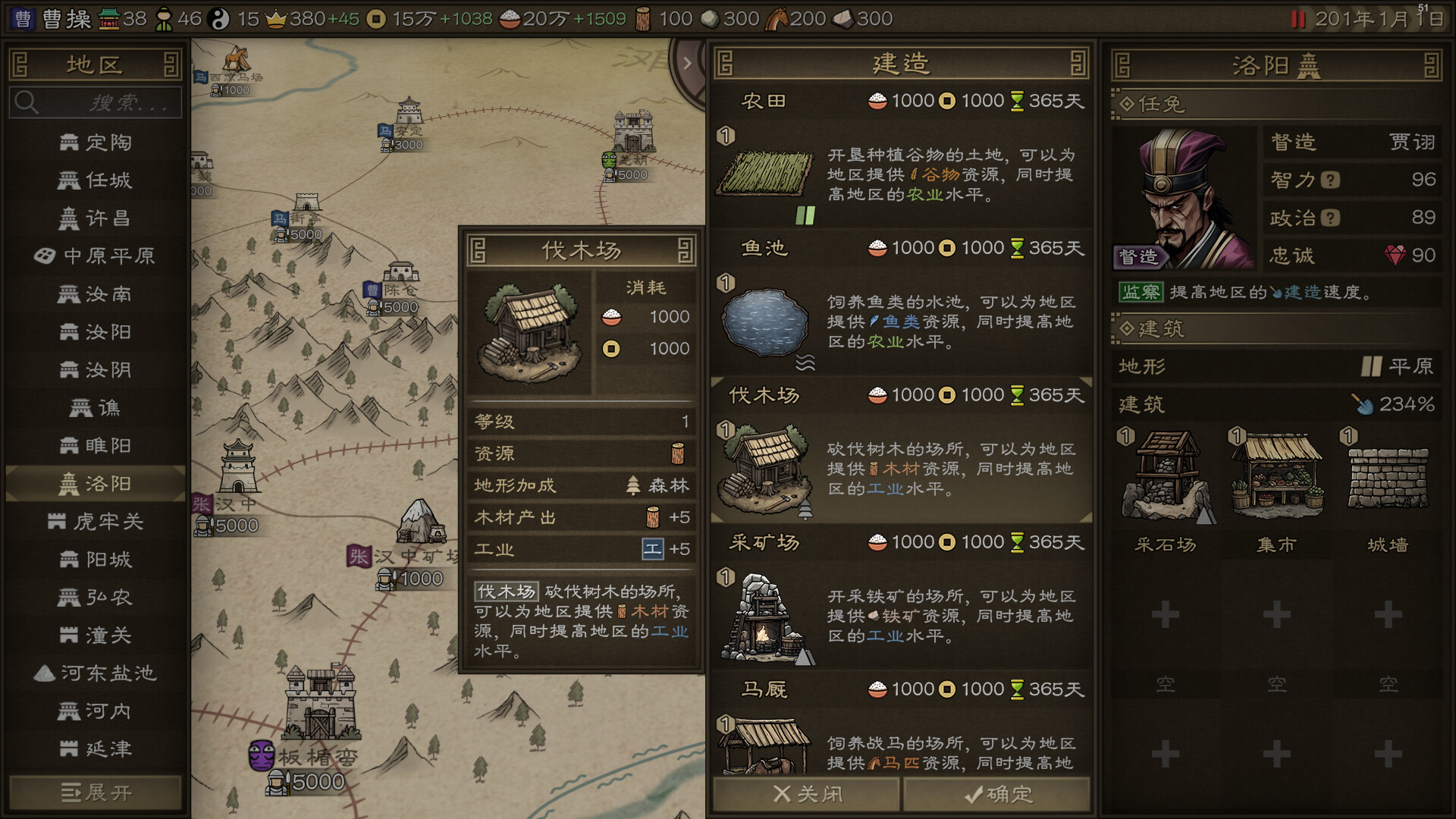Image resolution: width=1456 pixels, height=819 pixels.
Task: Close the build panel with 关闭
Action: pos(807,794)
